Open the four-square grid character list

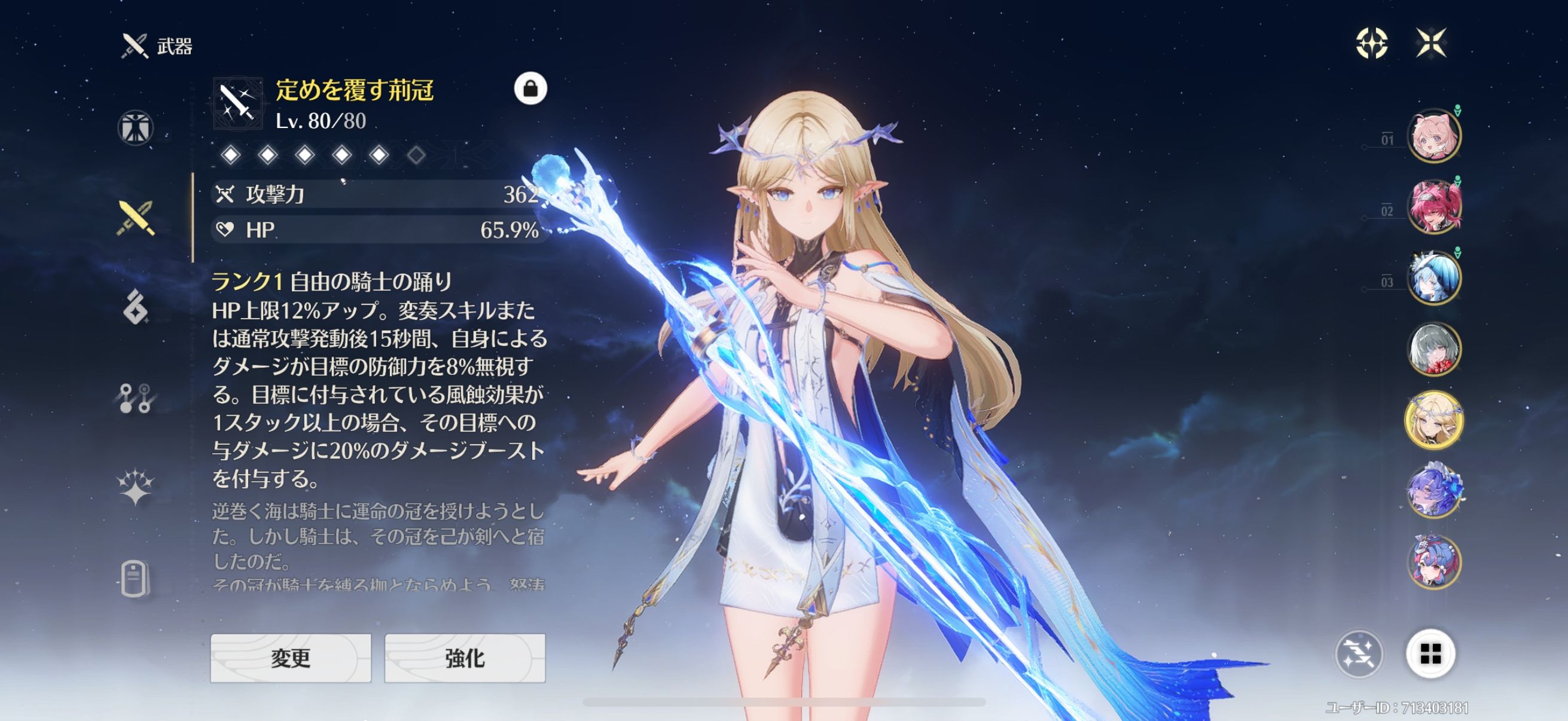click(x=1430, y=654)
